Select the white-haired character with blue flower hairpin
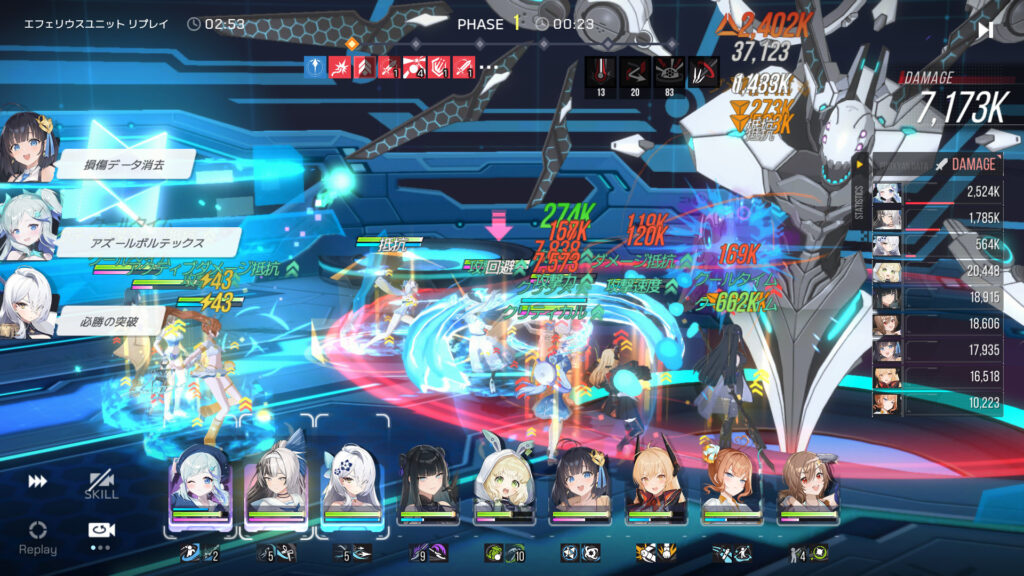 (351, 486)
